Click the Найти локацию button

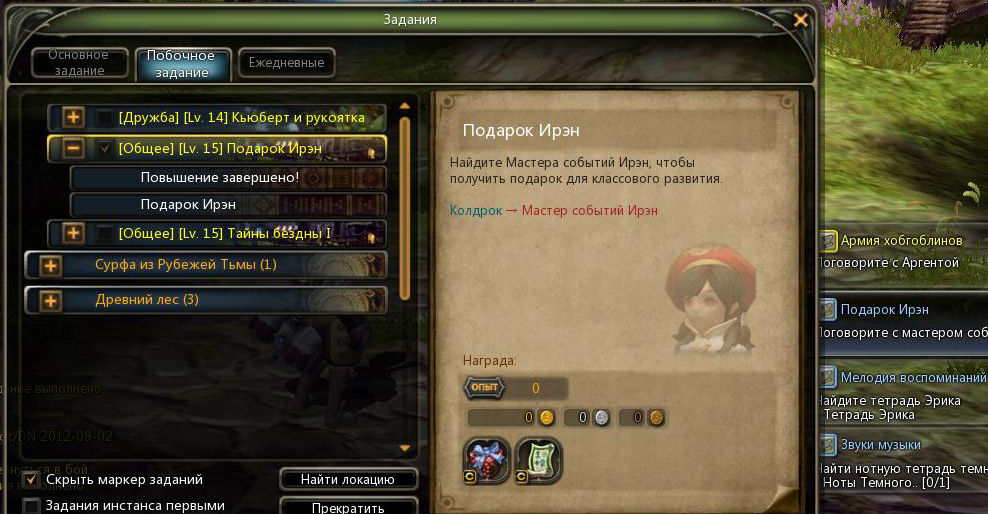tap(347, 479)
